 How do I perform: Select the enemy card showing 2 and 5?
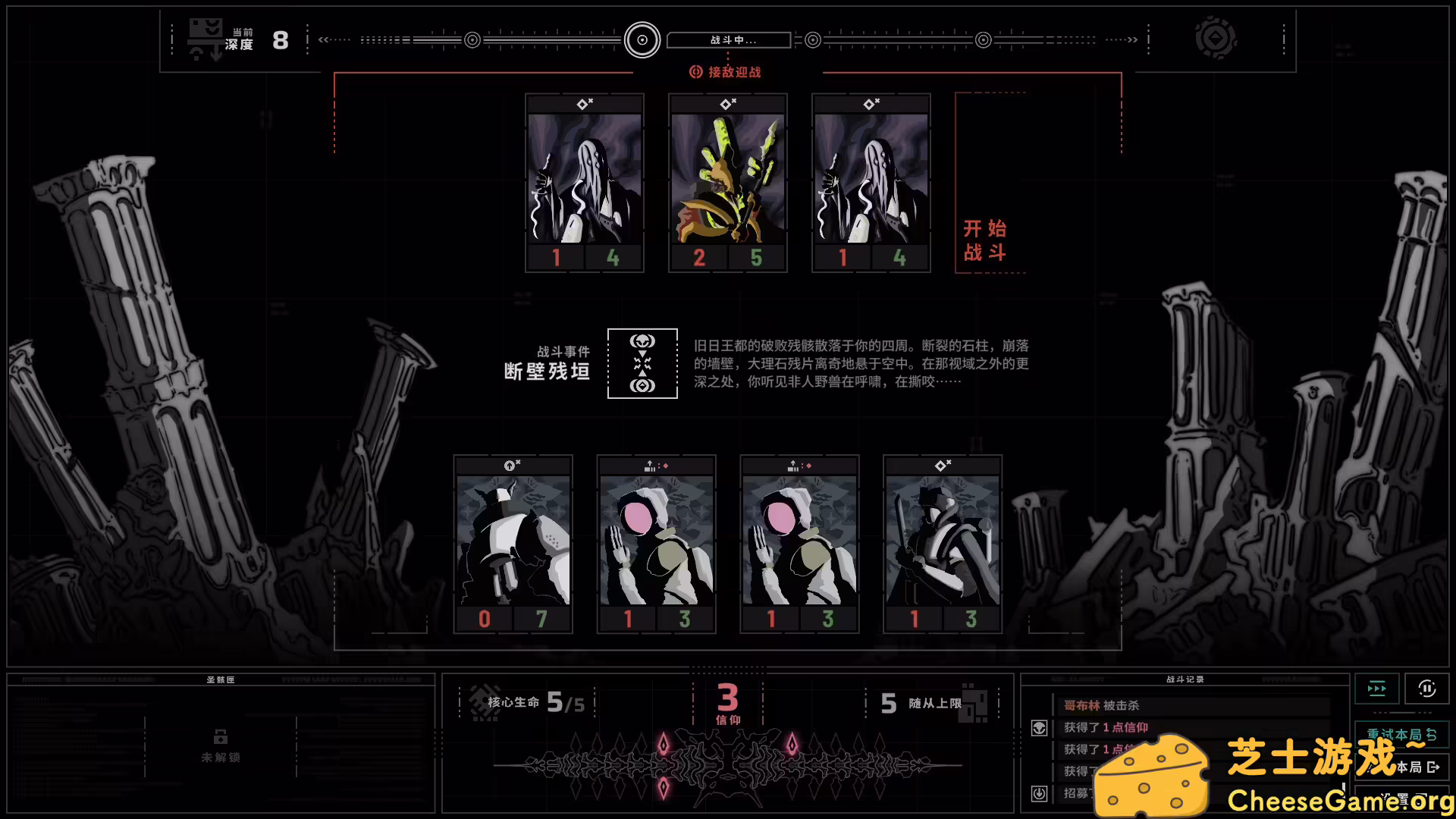pyautogui.click(x=727, y=182)
